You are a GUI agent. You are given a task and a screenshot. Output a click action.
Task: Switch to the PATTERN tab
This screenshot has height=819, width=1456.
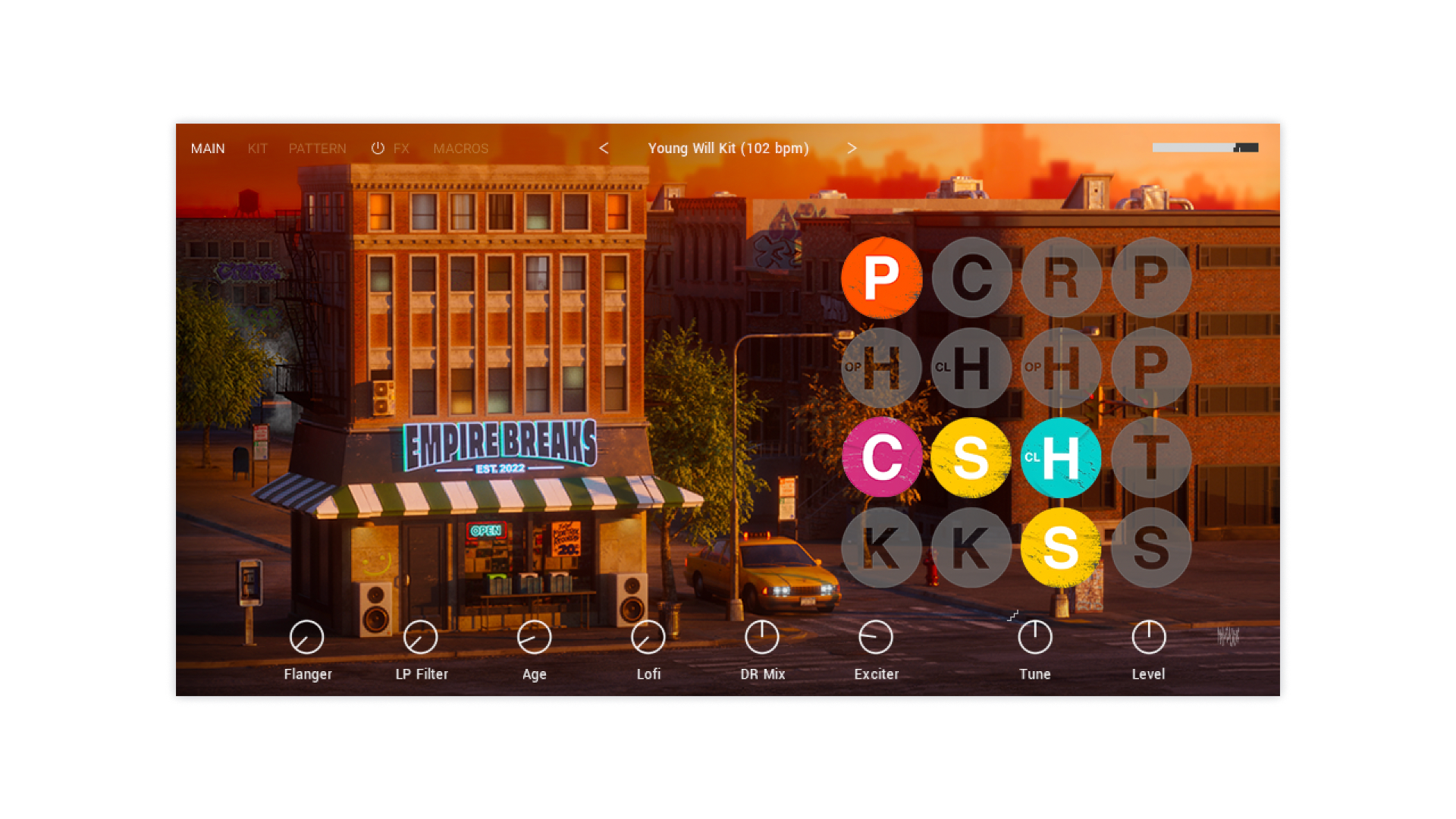[317, 149]
